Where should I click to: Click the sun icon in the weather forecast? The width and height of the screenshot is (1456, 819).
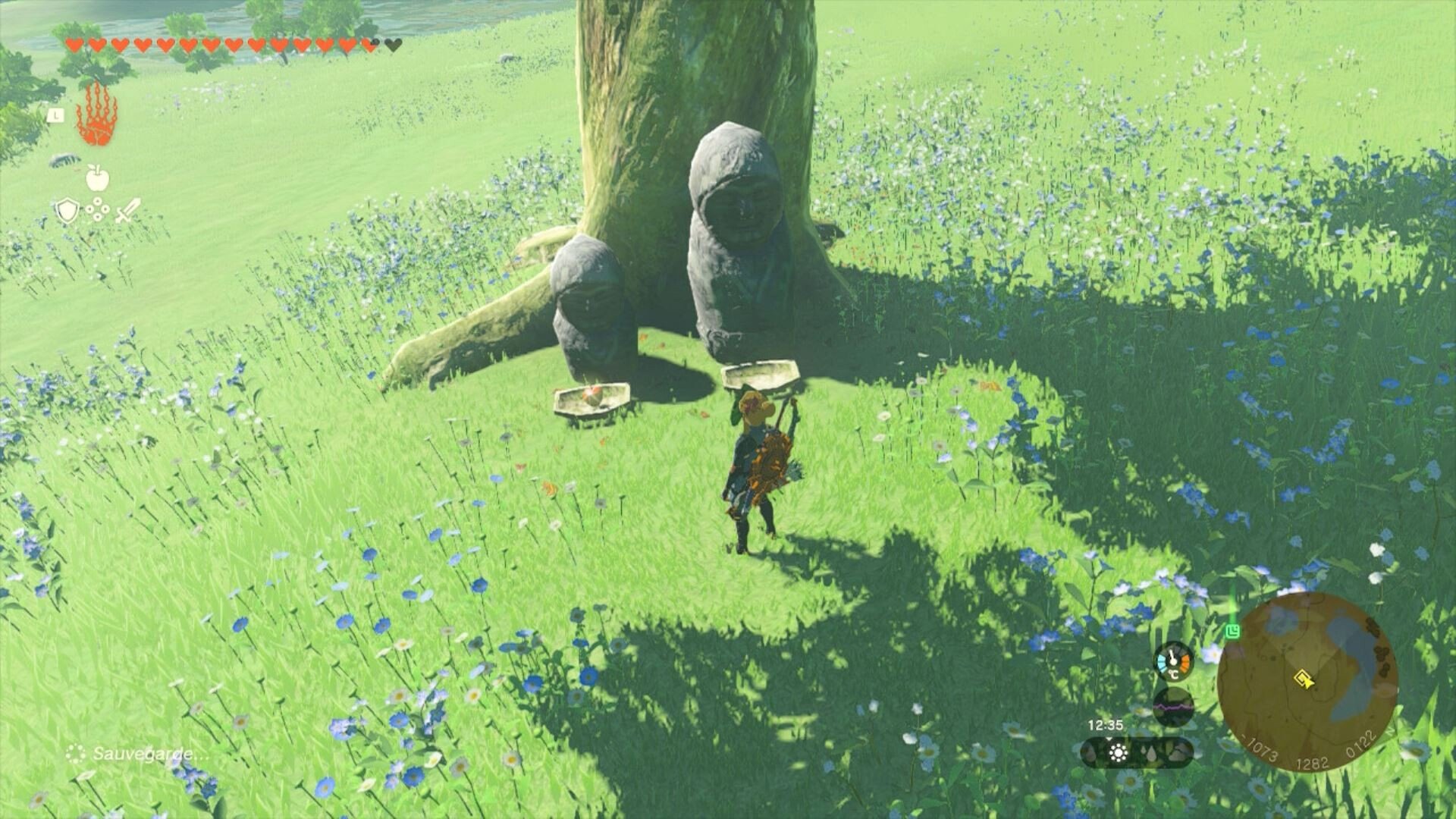(1118, 752)
